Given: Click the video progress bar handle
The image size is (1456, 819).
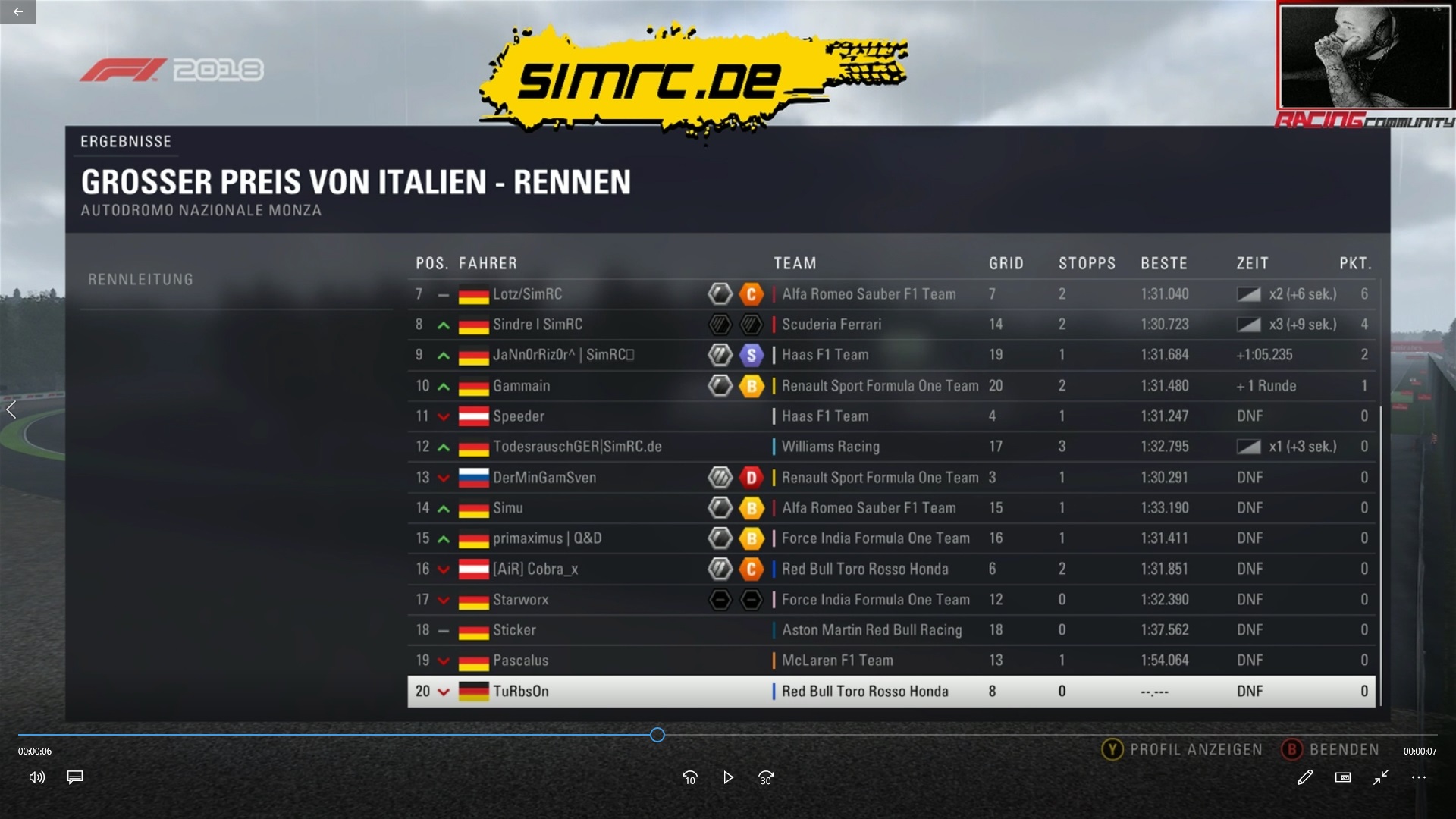Looking at the screenshot, I should [x=657, y=735].
